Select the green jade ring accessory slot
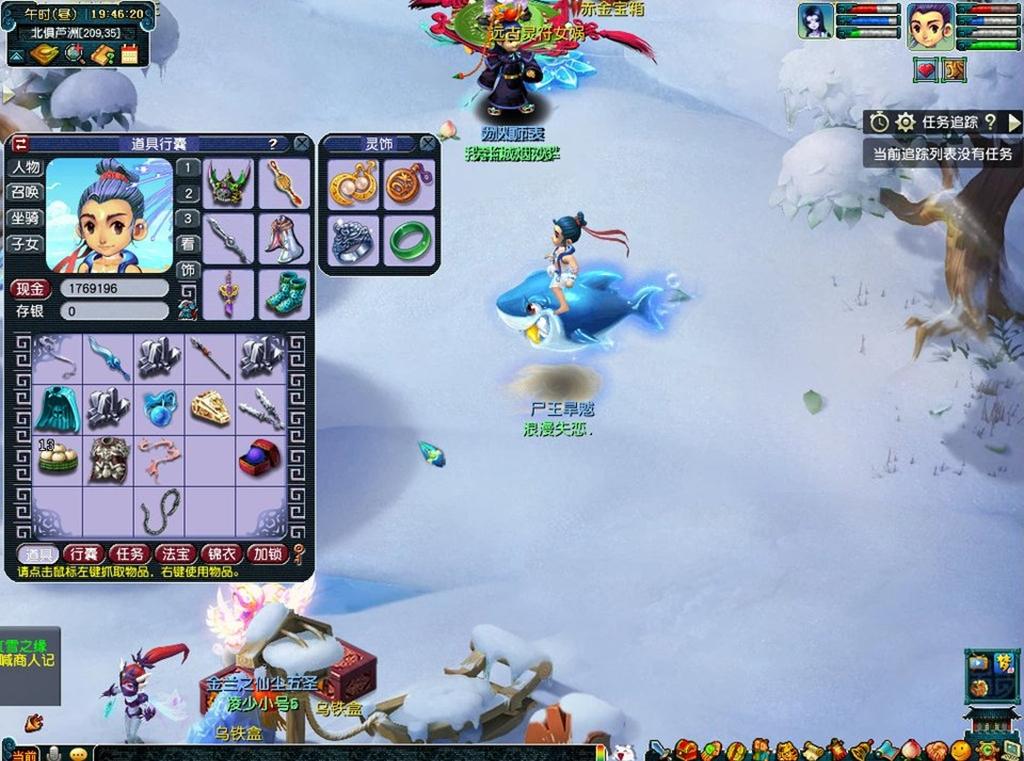This screenshot has height=761, width=1024. click(408, 240)
